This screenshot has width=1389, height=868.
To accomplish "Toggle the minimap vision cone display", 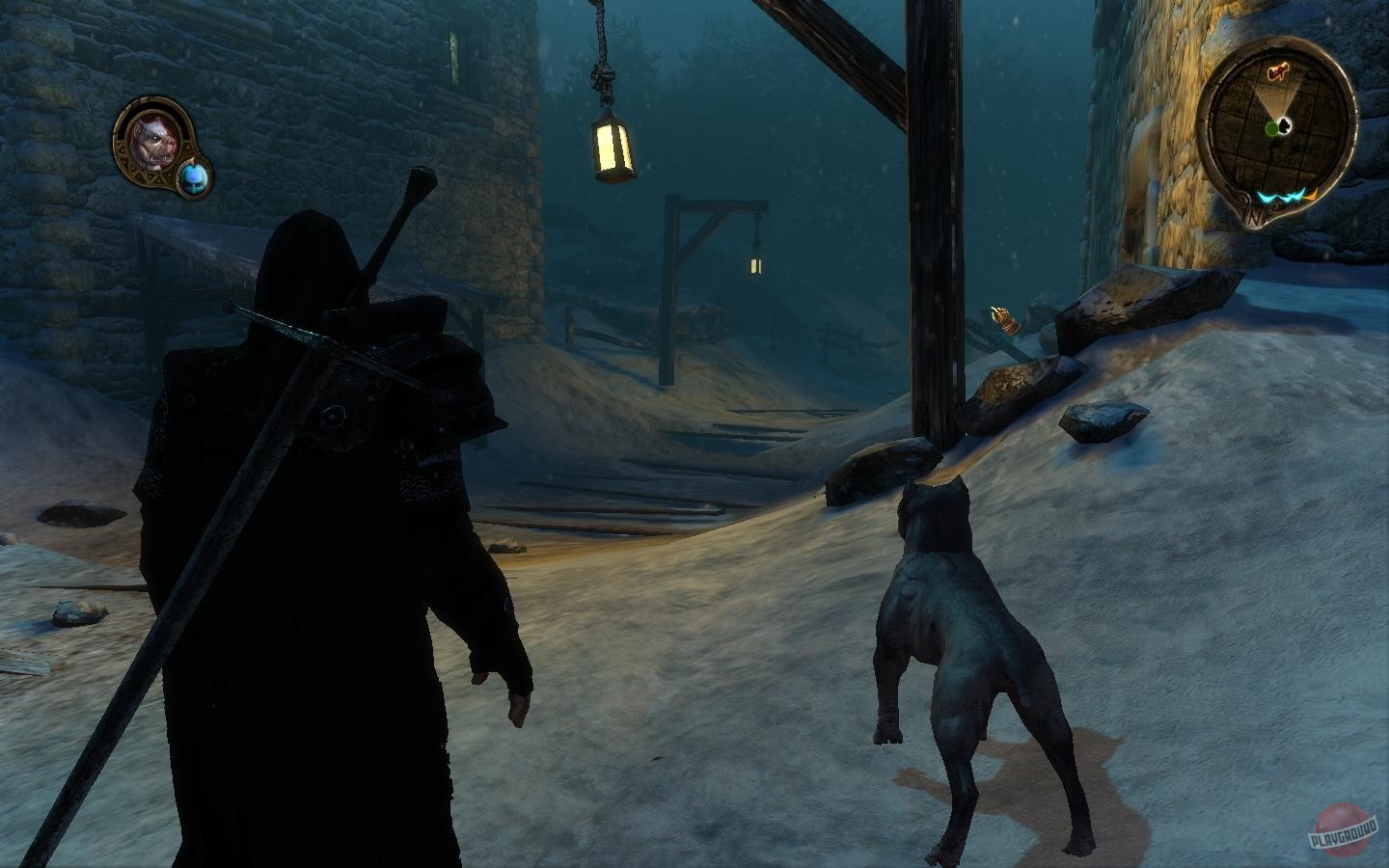I will coord(1278,96).
